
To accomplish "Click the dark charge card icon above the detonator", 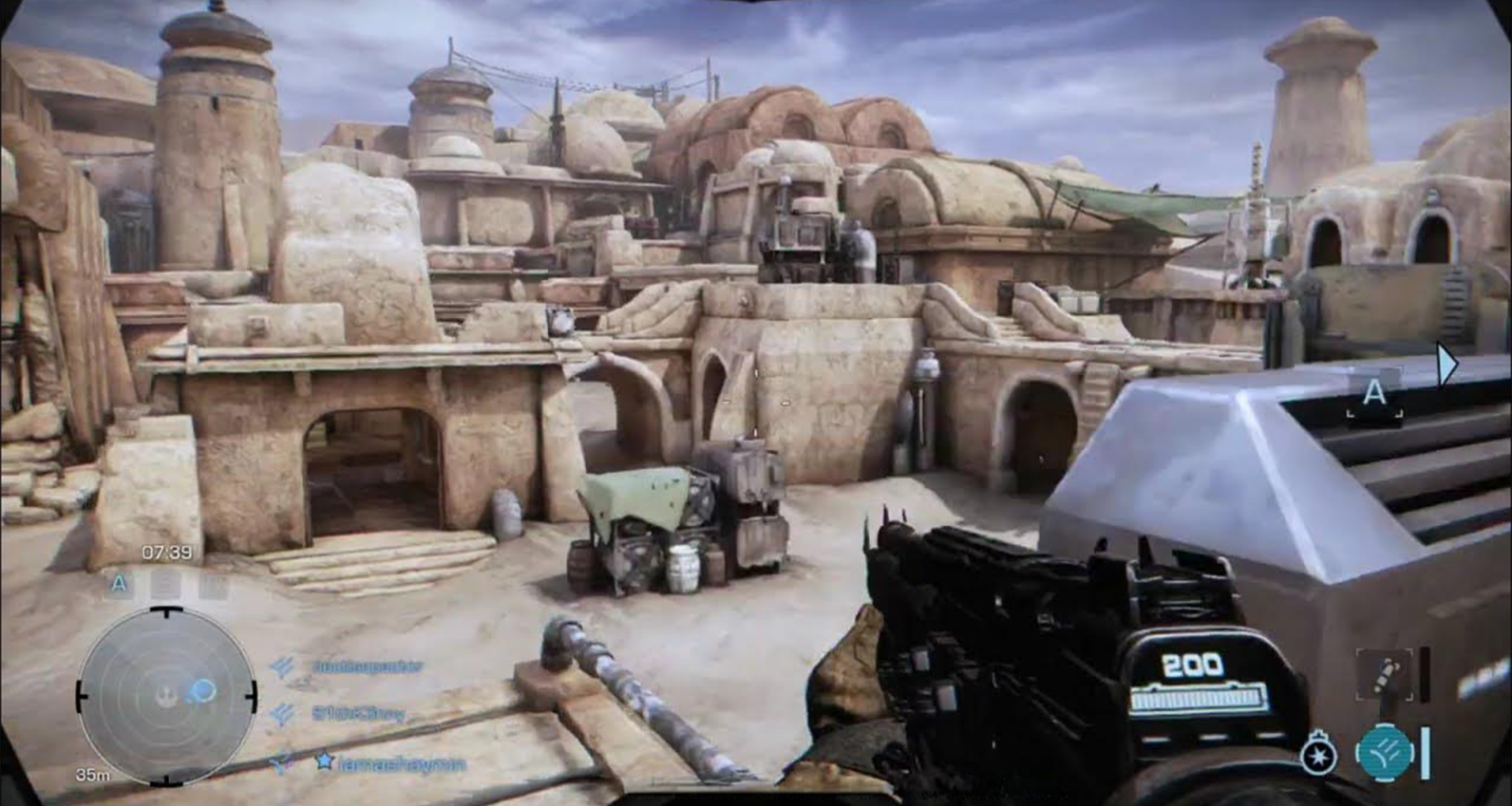I will tap(1385, 675).
